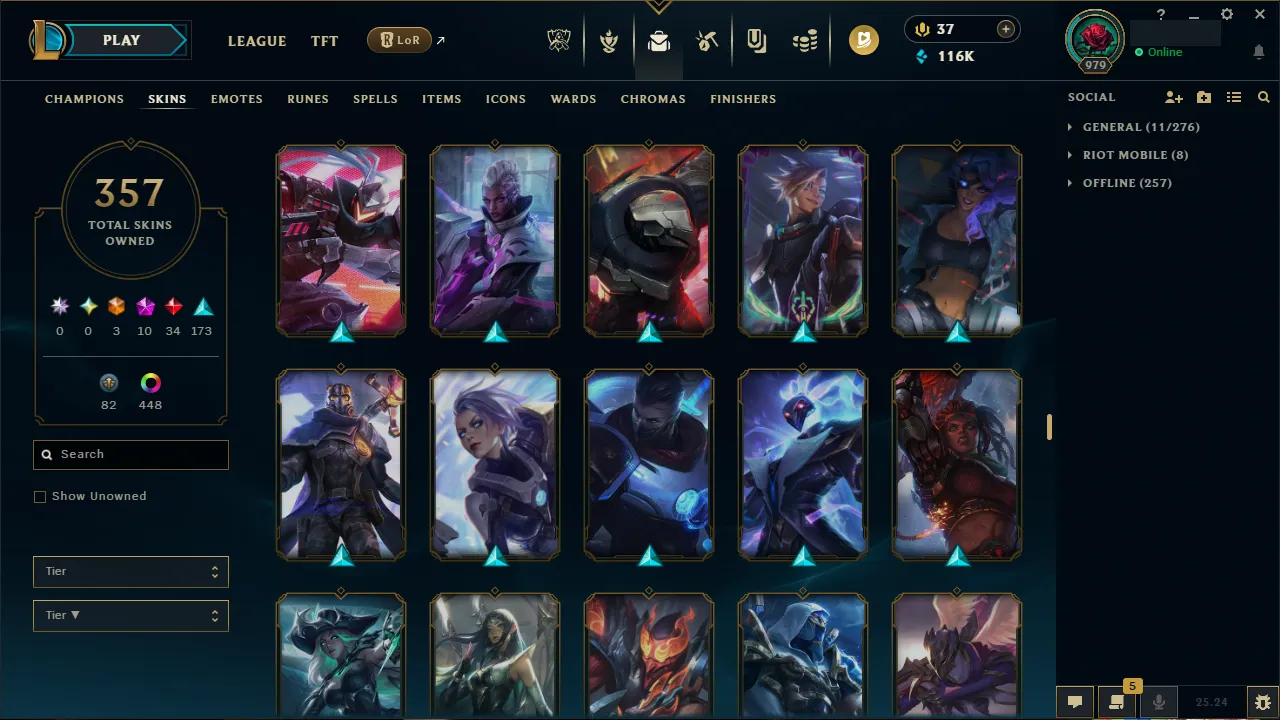This screenshot has height=720, width=1280.
Task: Open the Tier sort order dropdown
Action: pyautogui.click(x=130, y=615)
